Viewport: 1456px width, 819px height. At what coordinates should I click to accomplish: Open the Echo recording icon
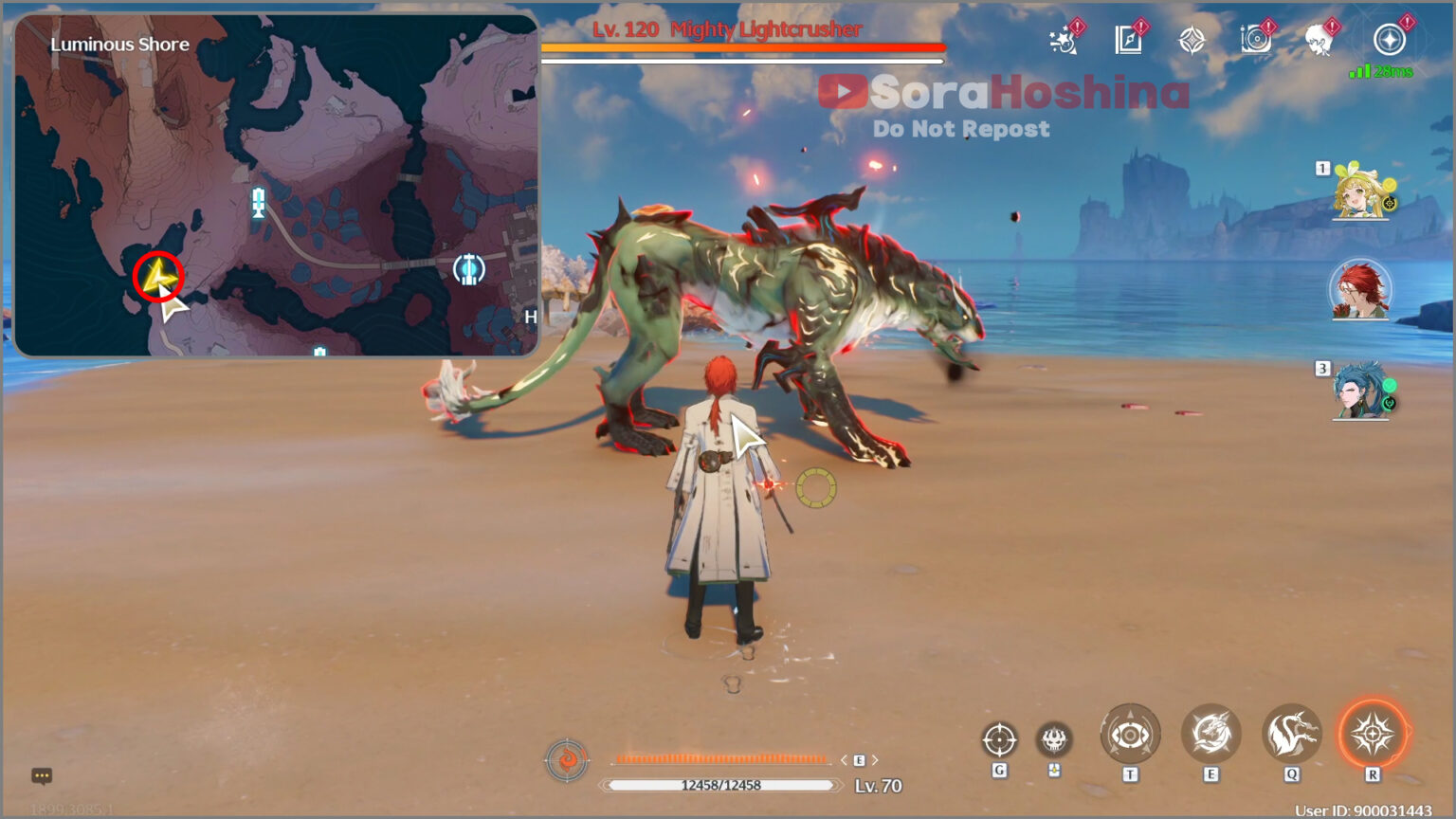coord(1257,39)
